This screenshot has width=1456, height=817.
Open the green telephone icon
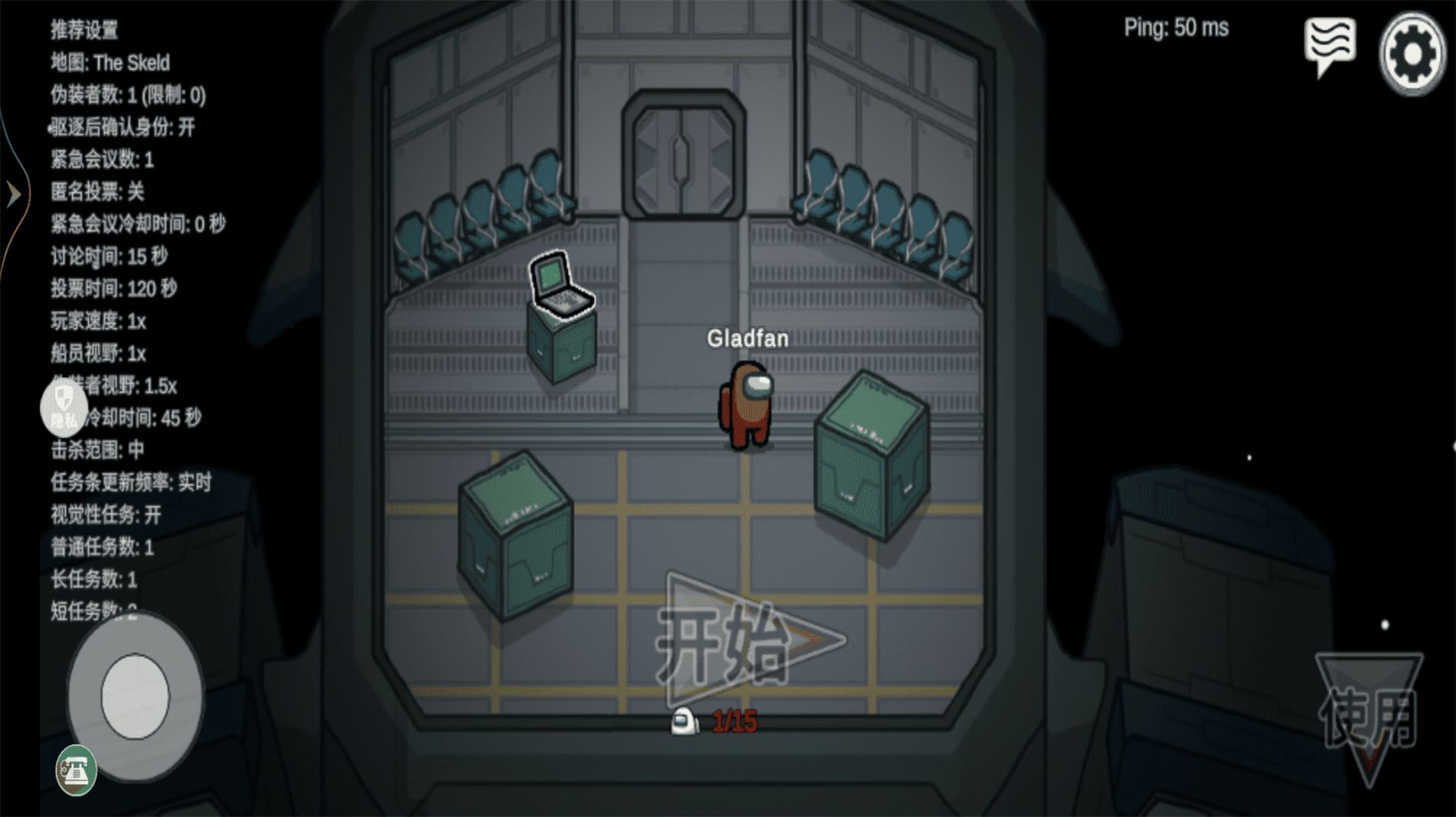coord(76,771)
